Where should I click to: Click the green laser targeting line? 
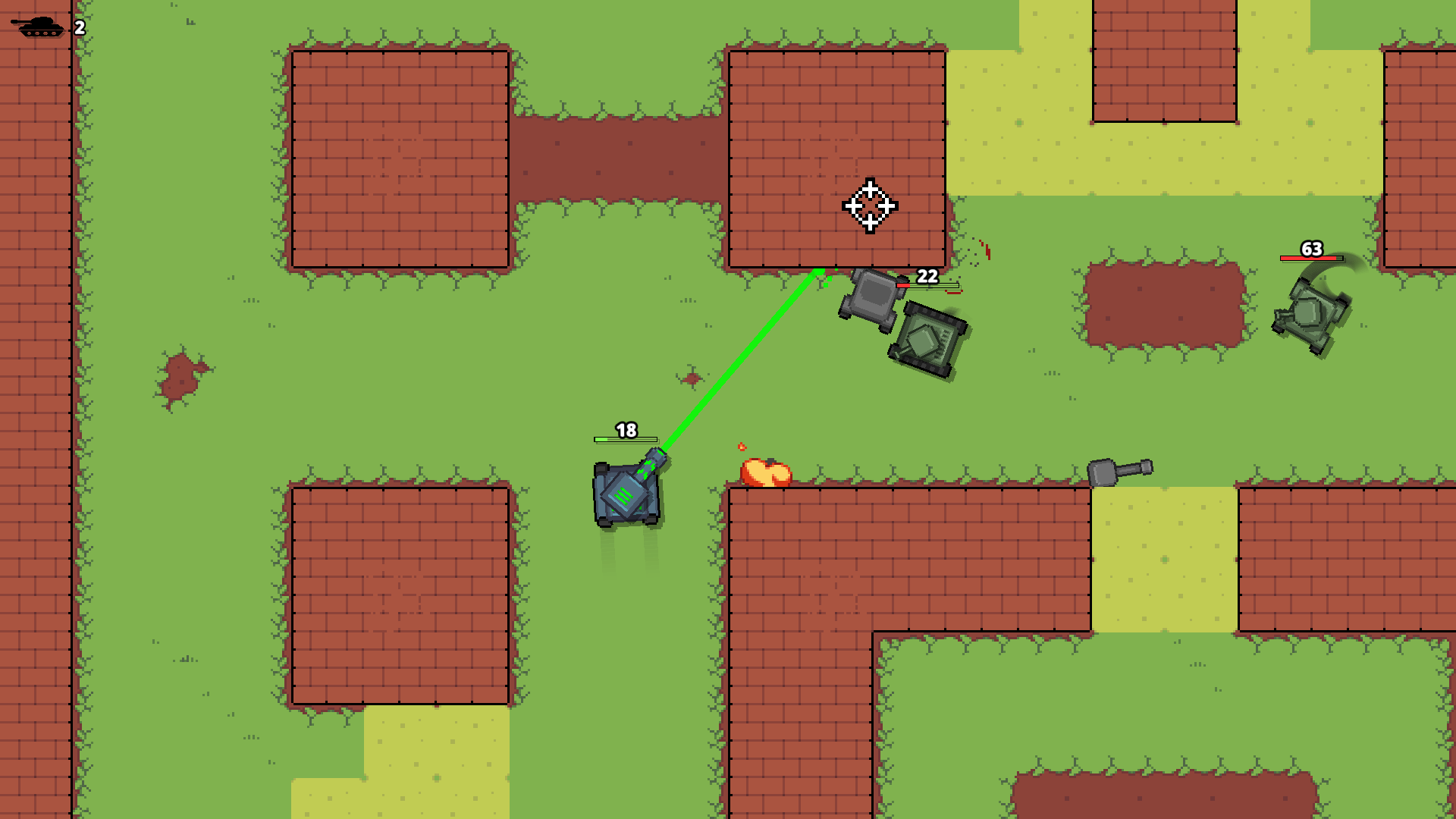747,360
